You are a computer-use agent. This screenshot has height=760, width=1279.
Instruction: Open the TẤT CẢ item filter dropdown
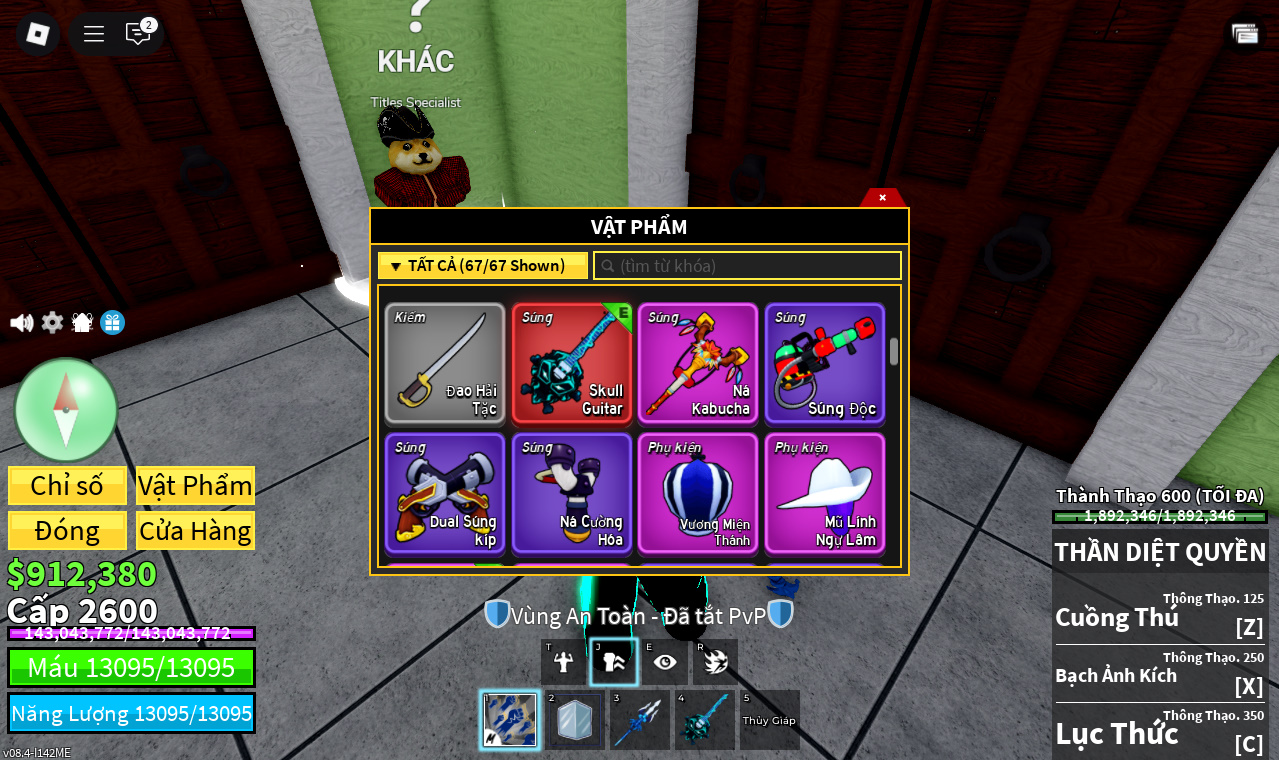[x=483, y=266]
